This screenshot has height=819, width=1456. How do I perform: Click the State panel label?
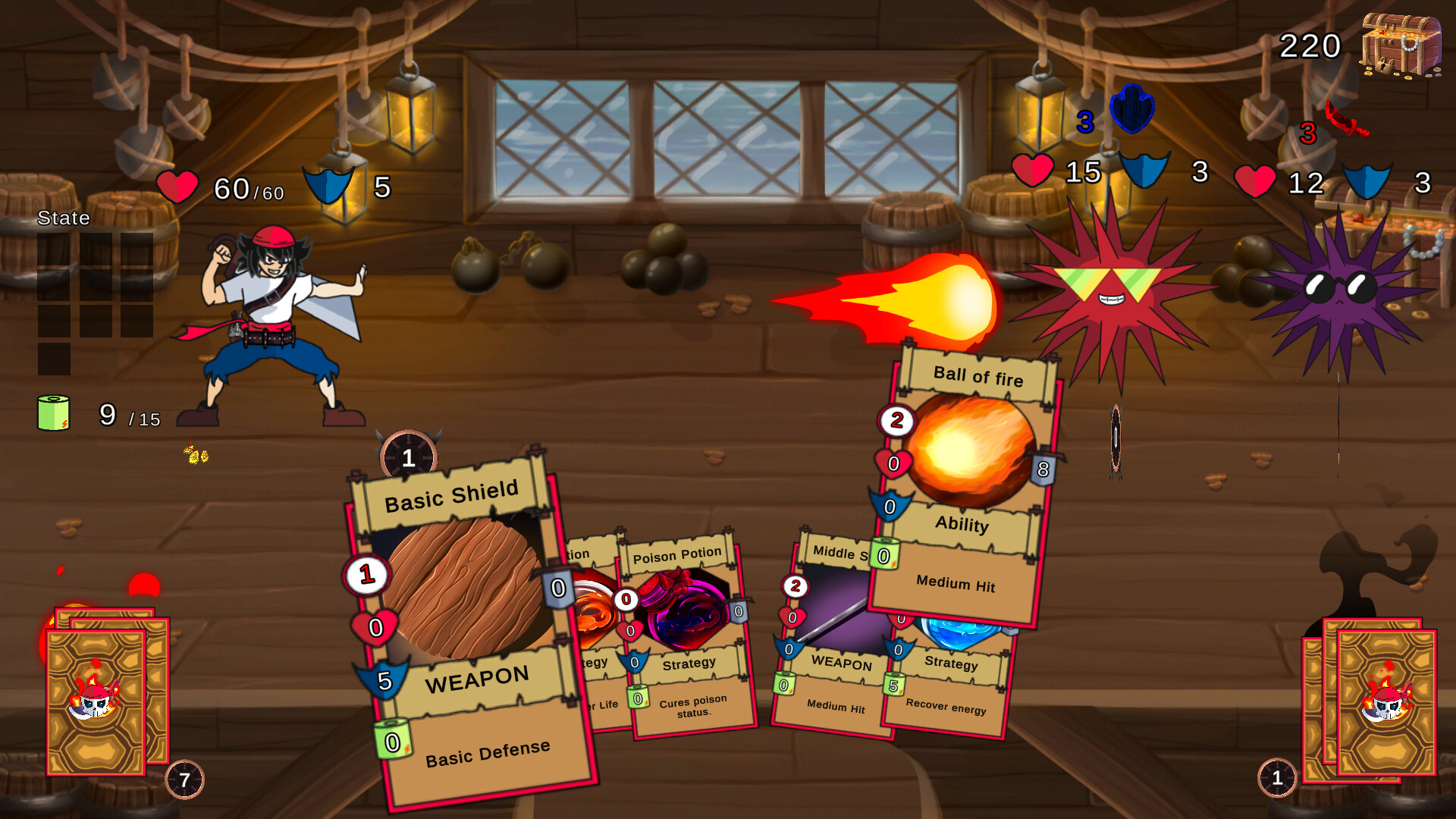[x=64, y=218]
